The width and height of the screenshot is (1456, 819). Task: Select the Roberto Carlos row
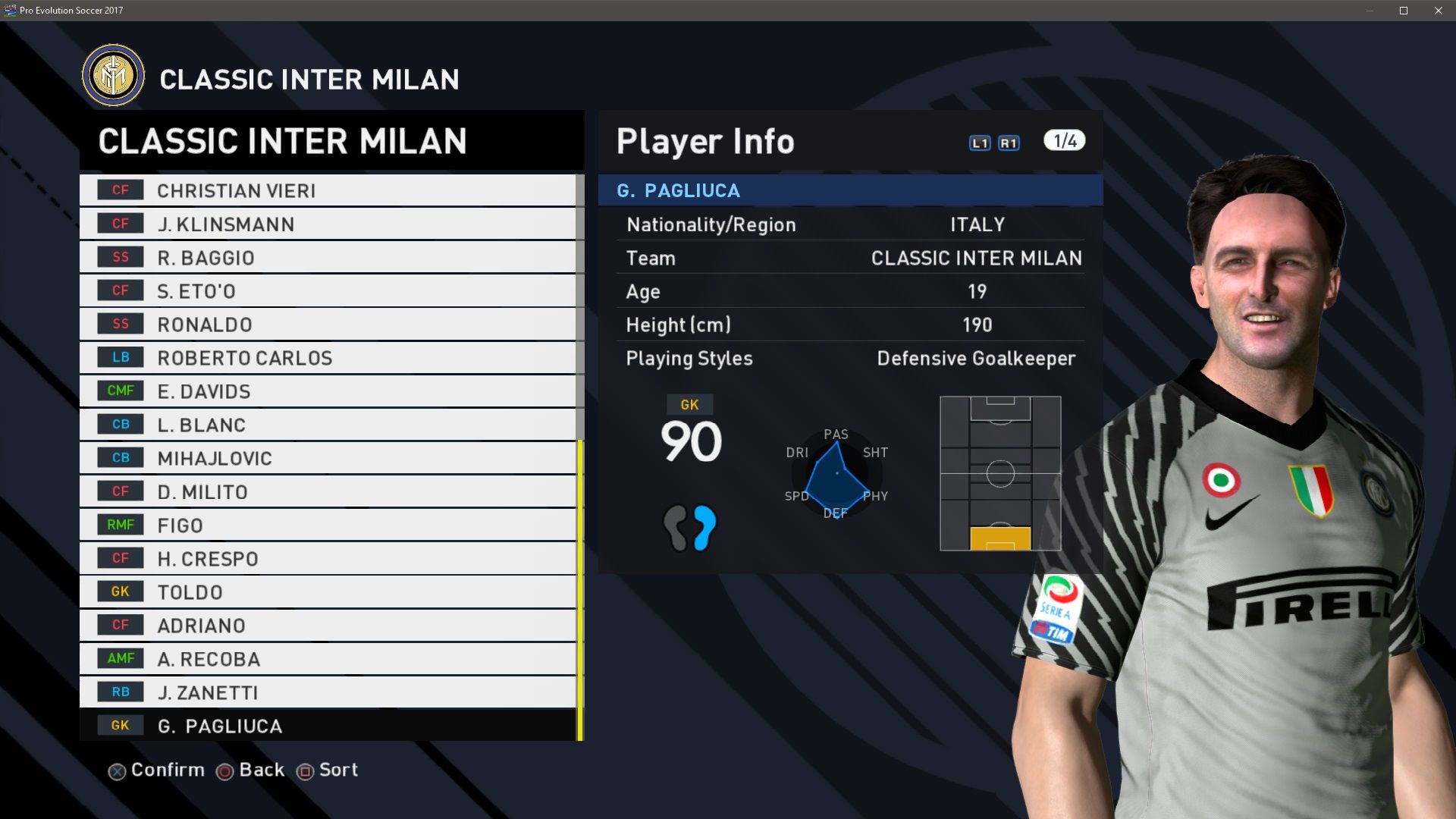click(x=328, y=358)
